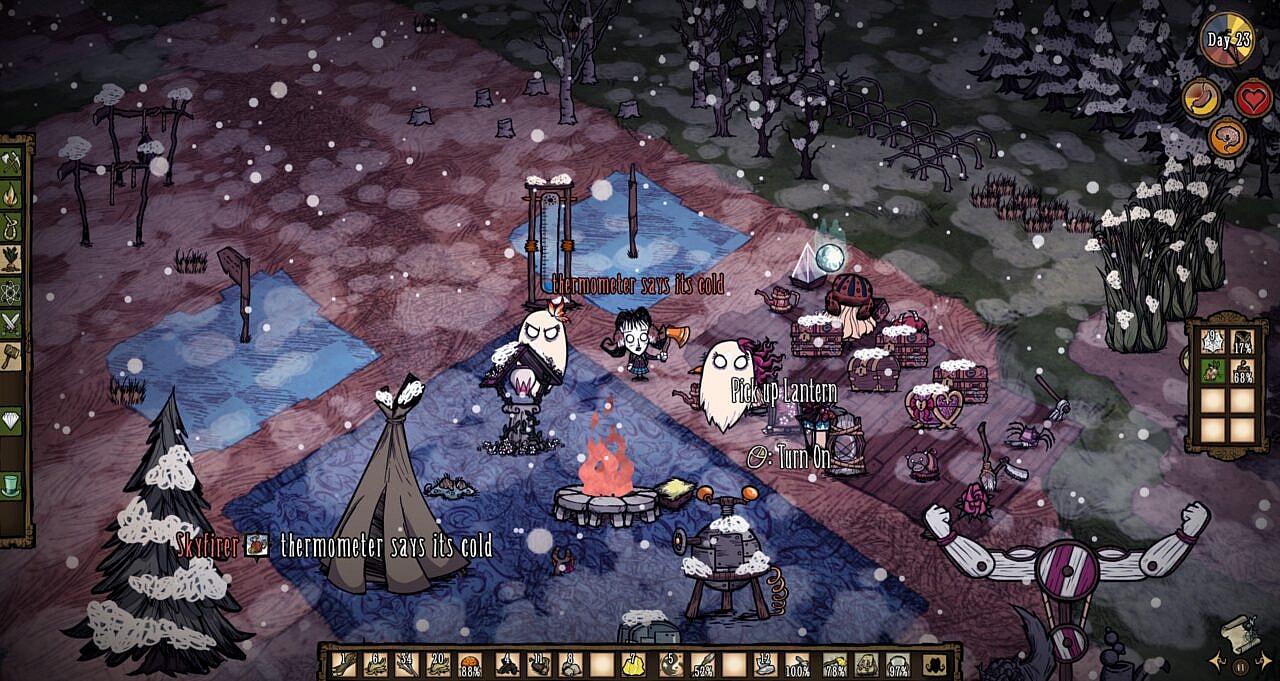This screenshot has height=681, width=1280.
Task: Select the orange item at 88% freshness
Action: pos(470,664)
